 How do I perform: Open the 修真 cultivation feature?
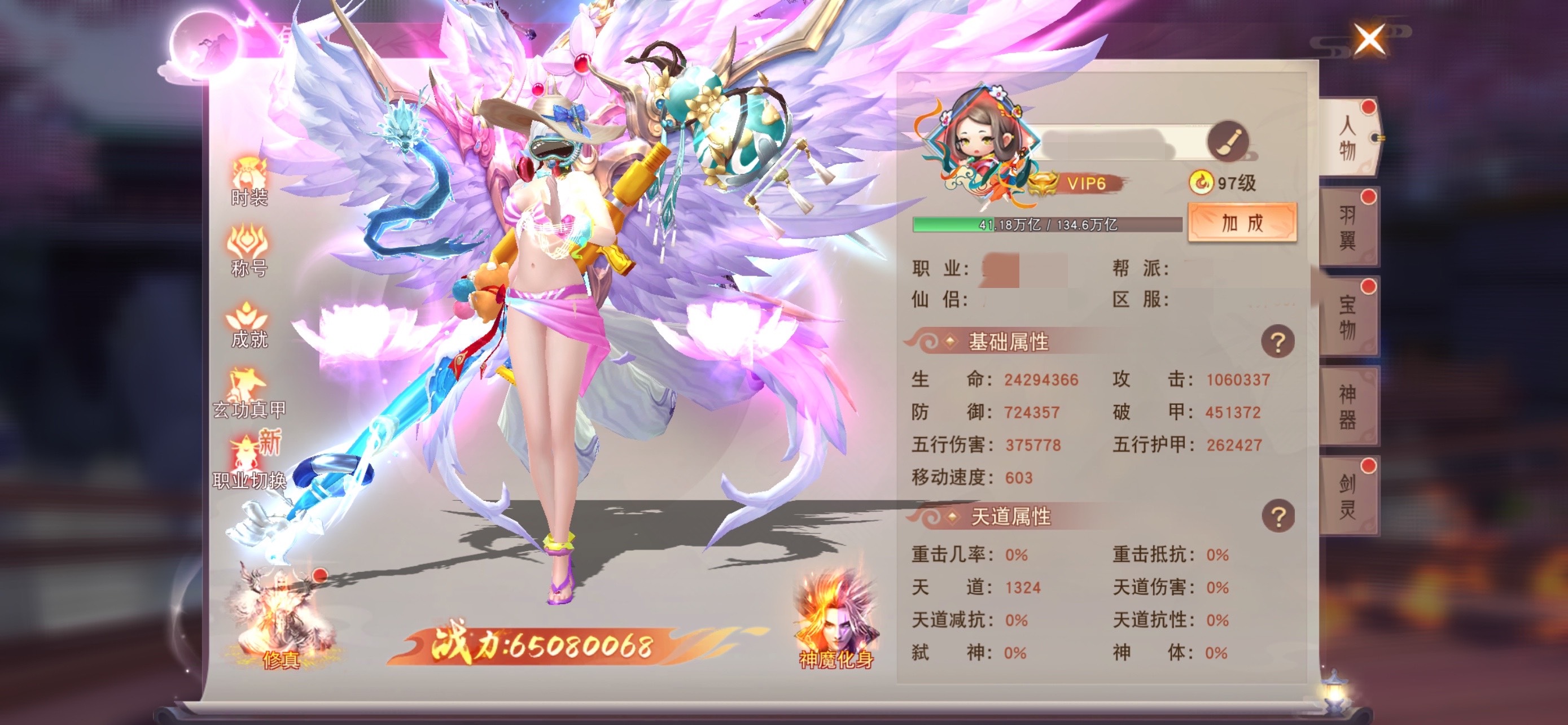pyautogui.click(x=281, y=621)
